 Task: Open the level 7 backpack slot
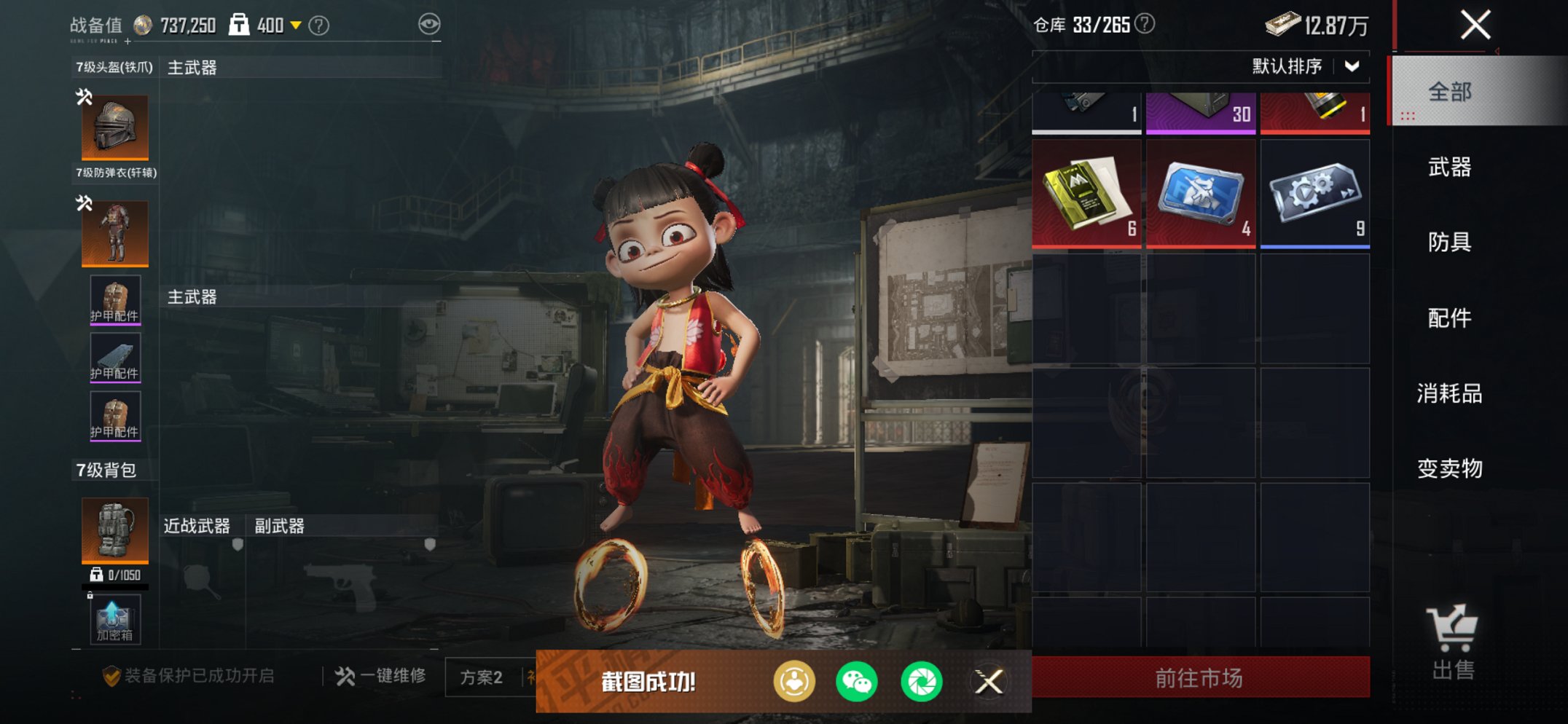point(115,530)
